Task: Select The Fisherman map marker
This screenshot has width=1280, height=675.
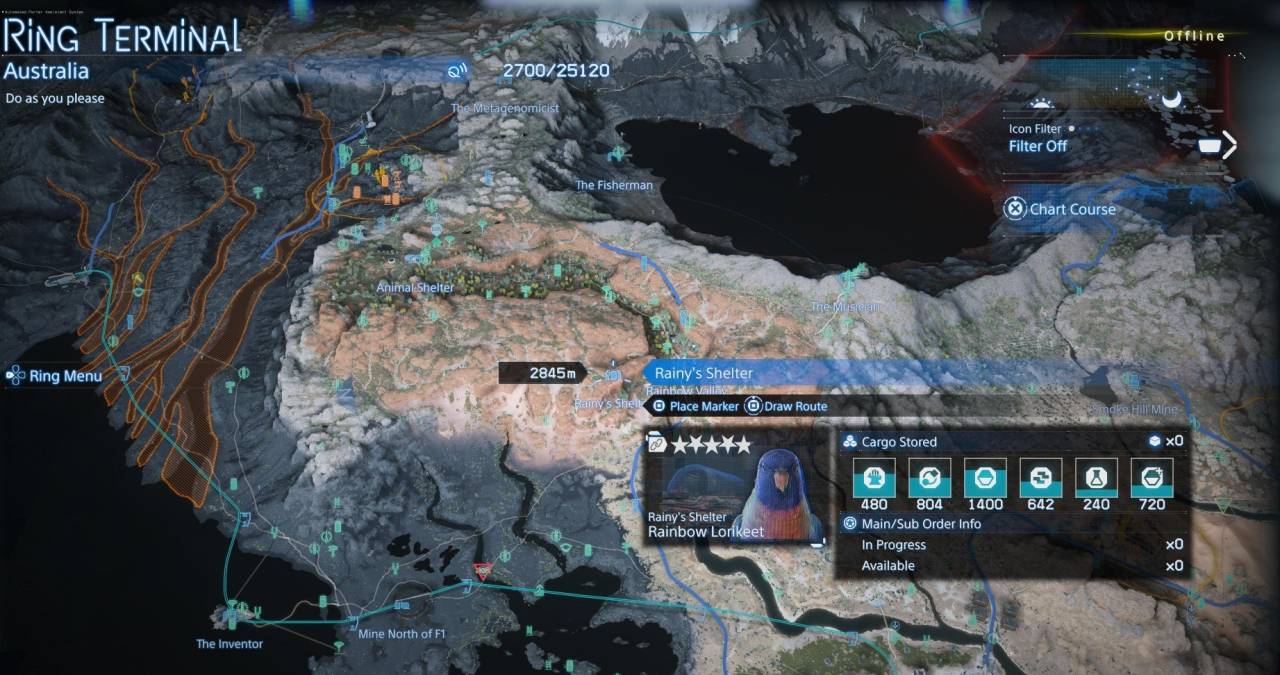Action: pyautogui.click(x=613, y=185)
